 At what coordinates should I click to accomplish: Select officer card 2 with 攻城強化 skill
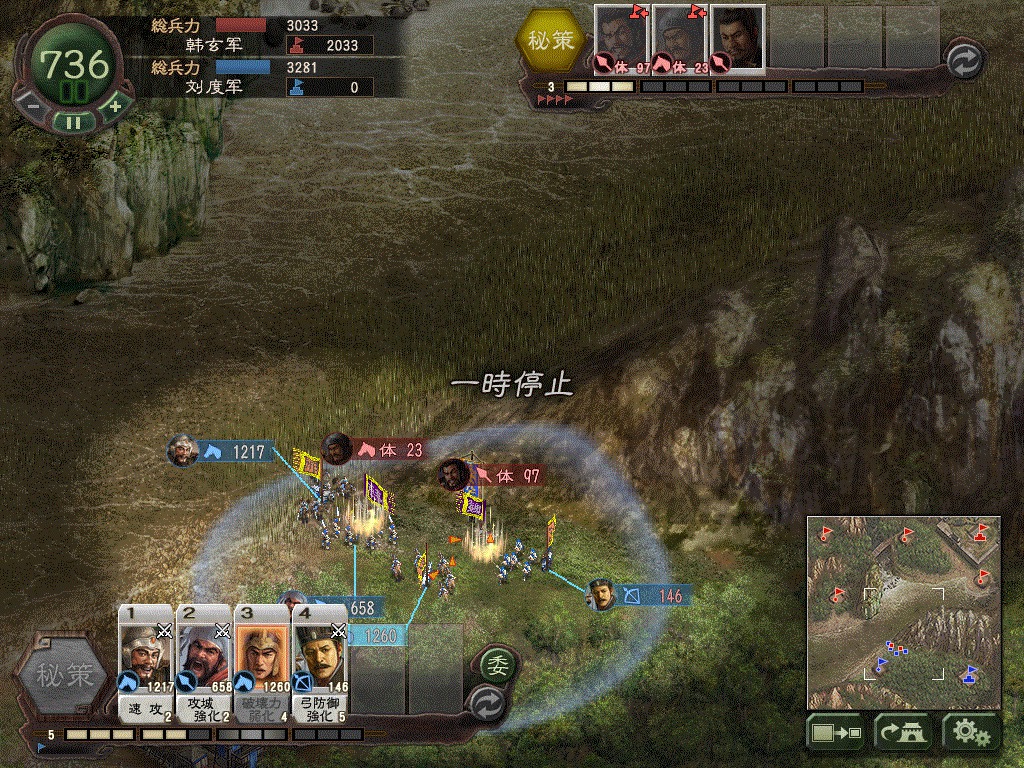(204, 662)
